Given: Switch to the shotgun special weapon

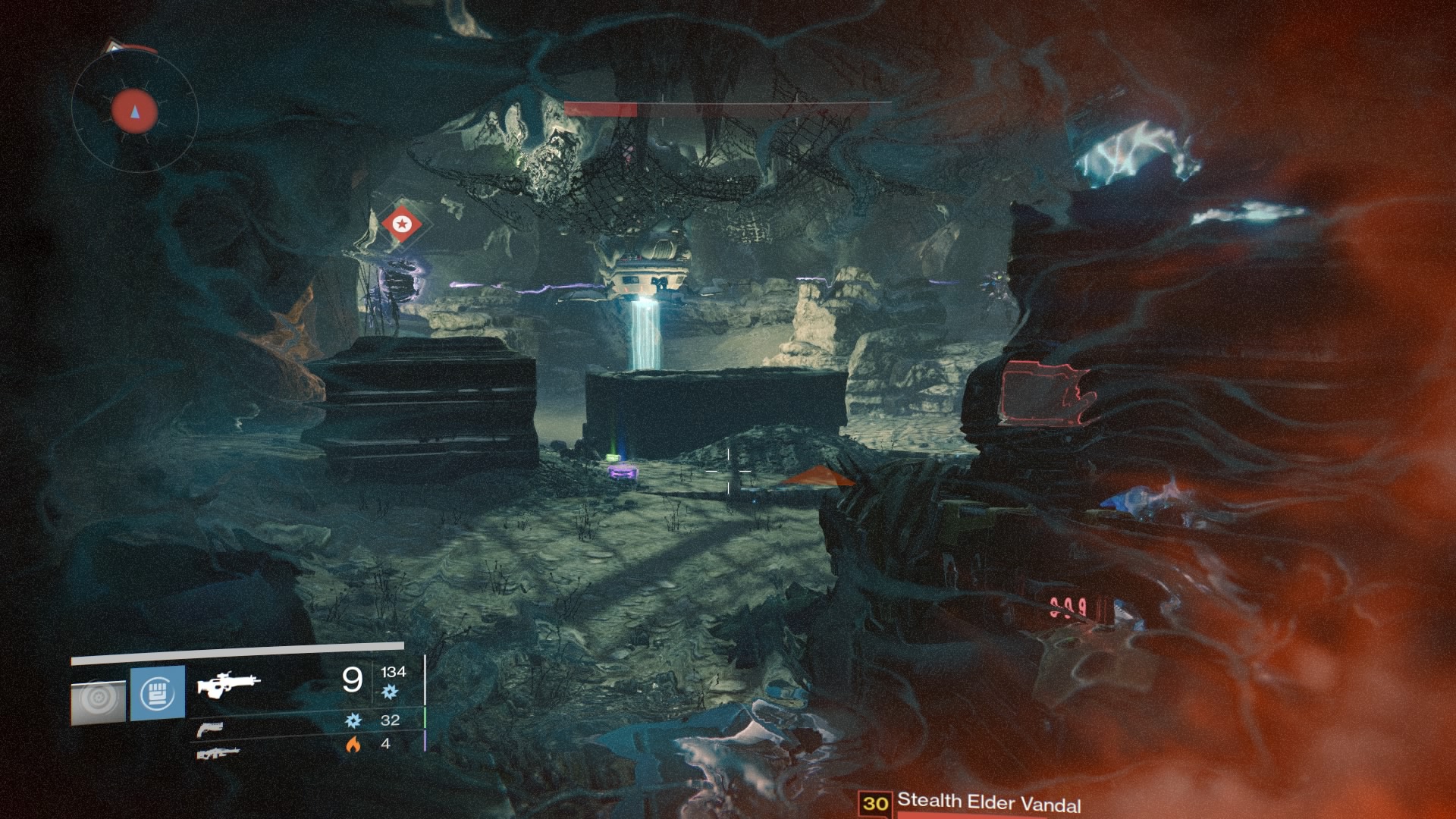Looking at the screenshot, I should [209, 730].
